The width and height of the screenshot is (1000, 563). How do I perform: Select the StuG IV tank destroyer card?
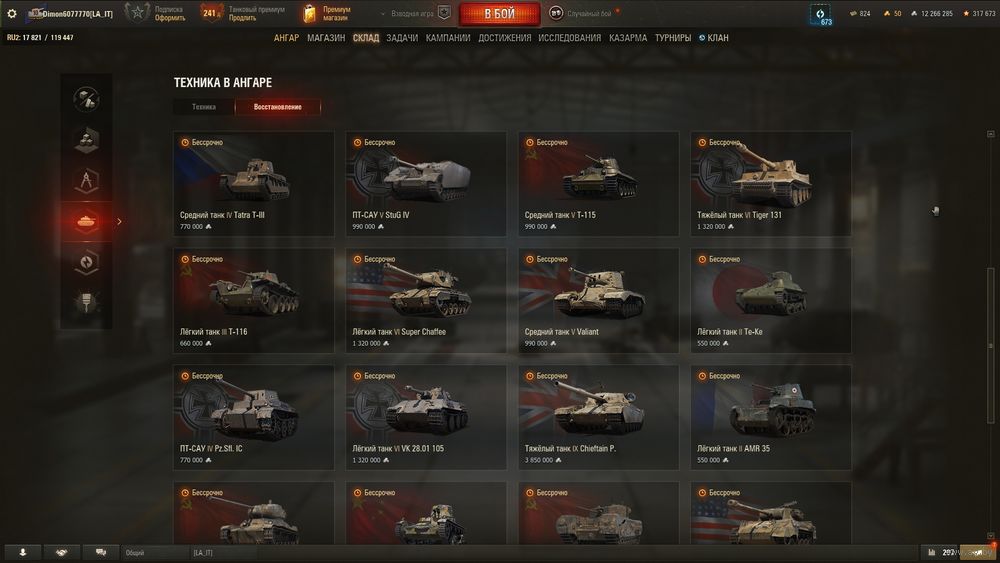pyautogui.click(x=425, y=184)
